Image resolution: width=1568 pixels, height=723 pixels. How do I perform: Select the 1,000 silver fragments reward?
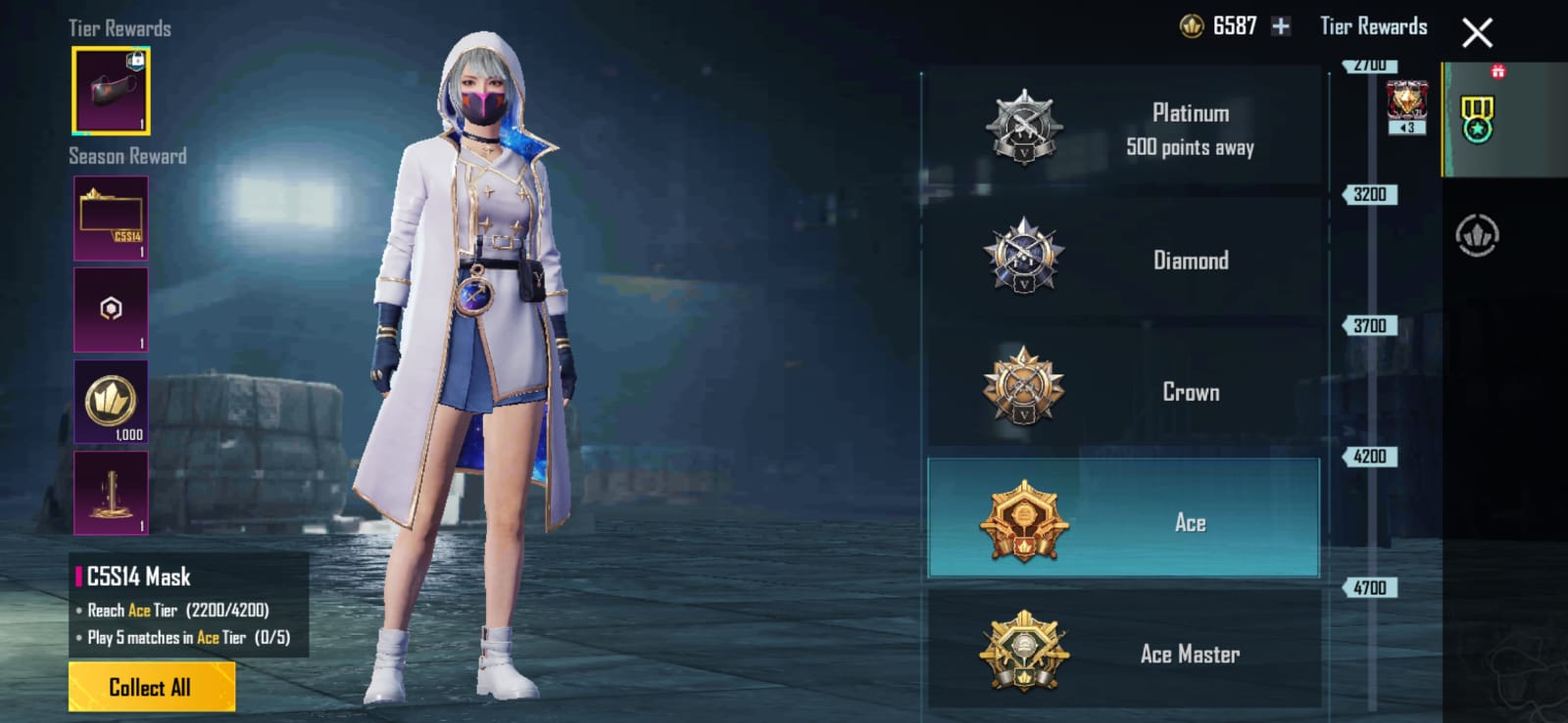[x=110, y=404]
